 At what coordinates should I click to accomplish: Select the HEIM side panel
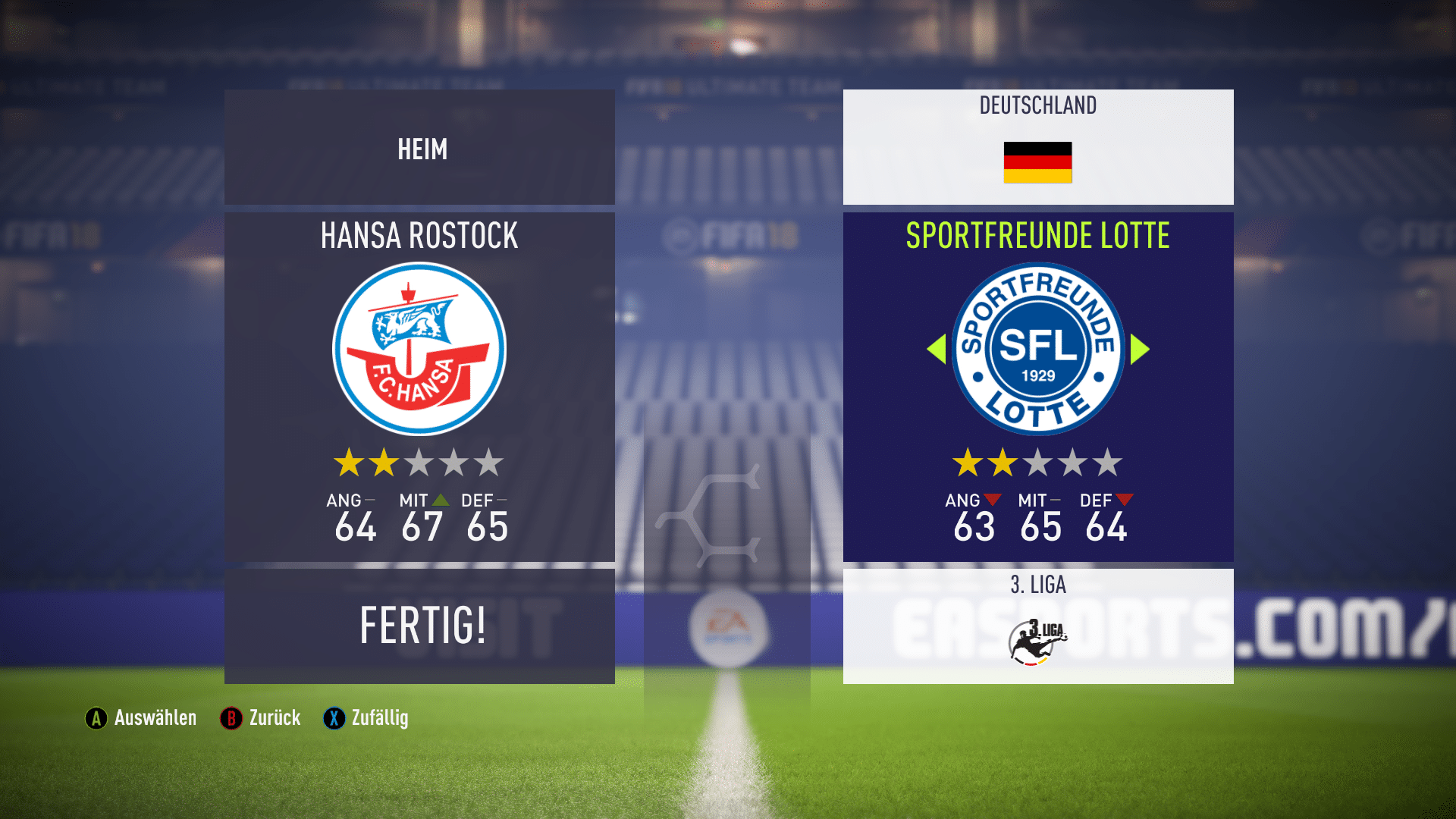coord(419,147)
